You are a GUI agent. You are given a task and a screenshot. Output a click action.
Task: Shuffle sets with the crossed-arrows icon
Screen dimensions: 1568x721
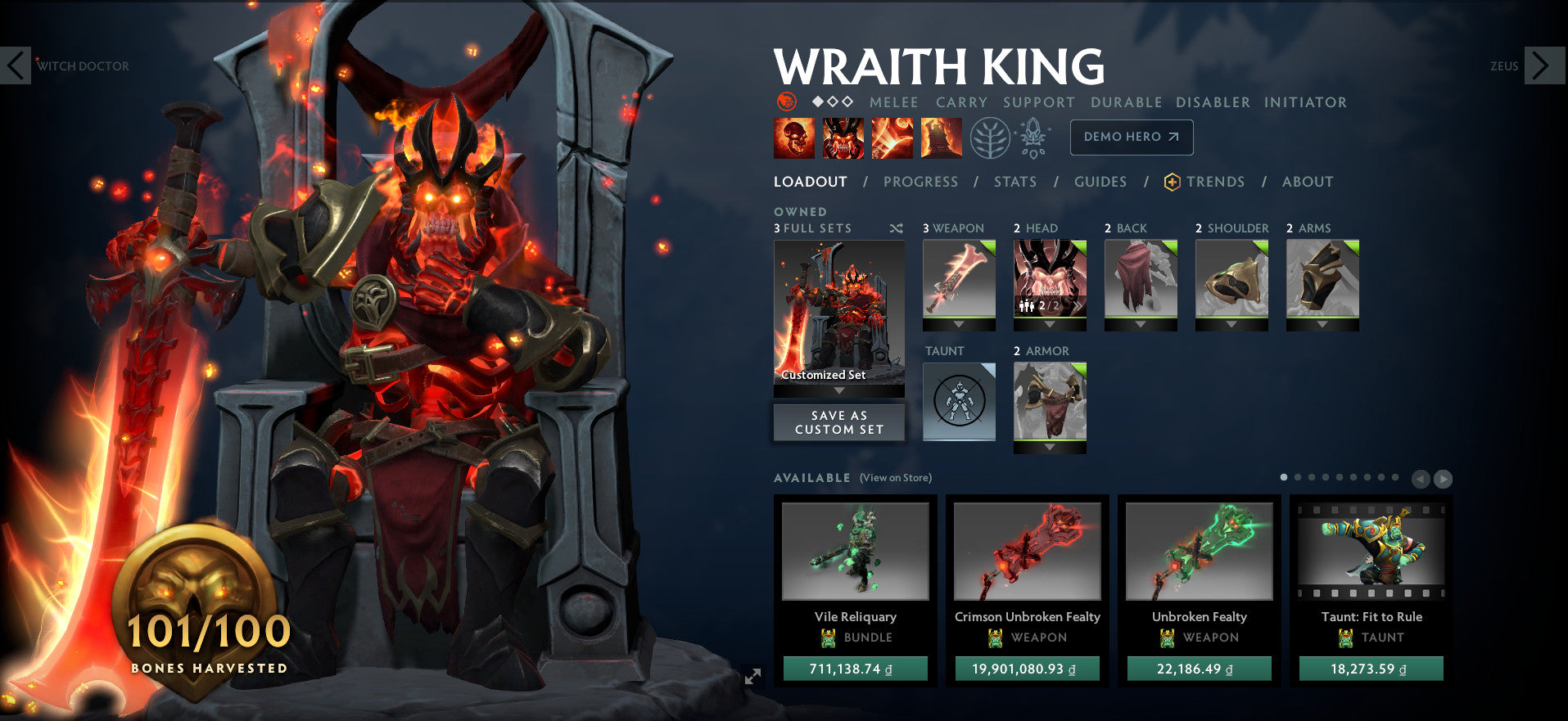895,228
